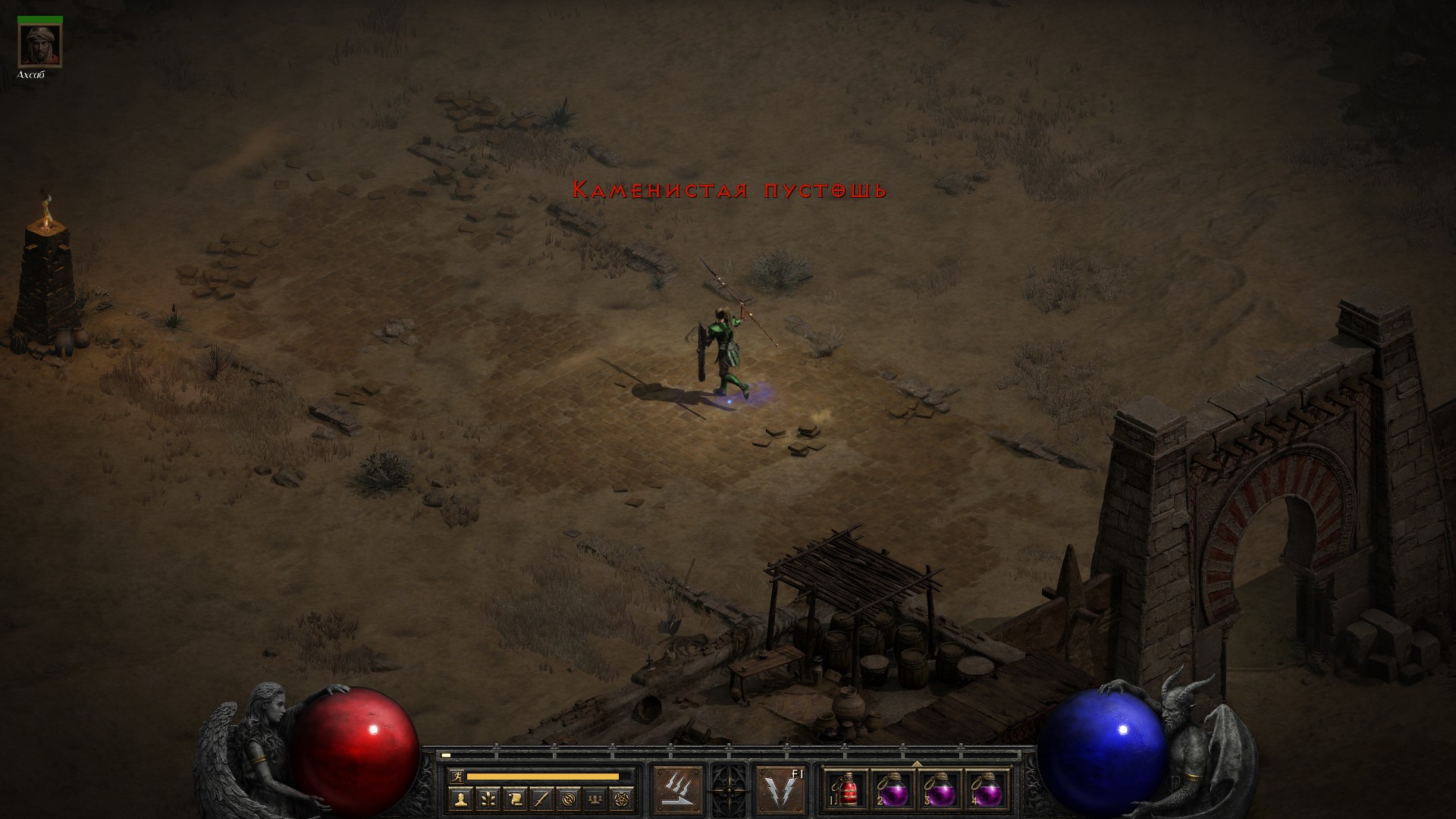The image size is (1456, 819).
Task: Use the purple rejuvenation potion in slot 3
Action: coord(940,790)
